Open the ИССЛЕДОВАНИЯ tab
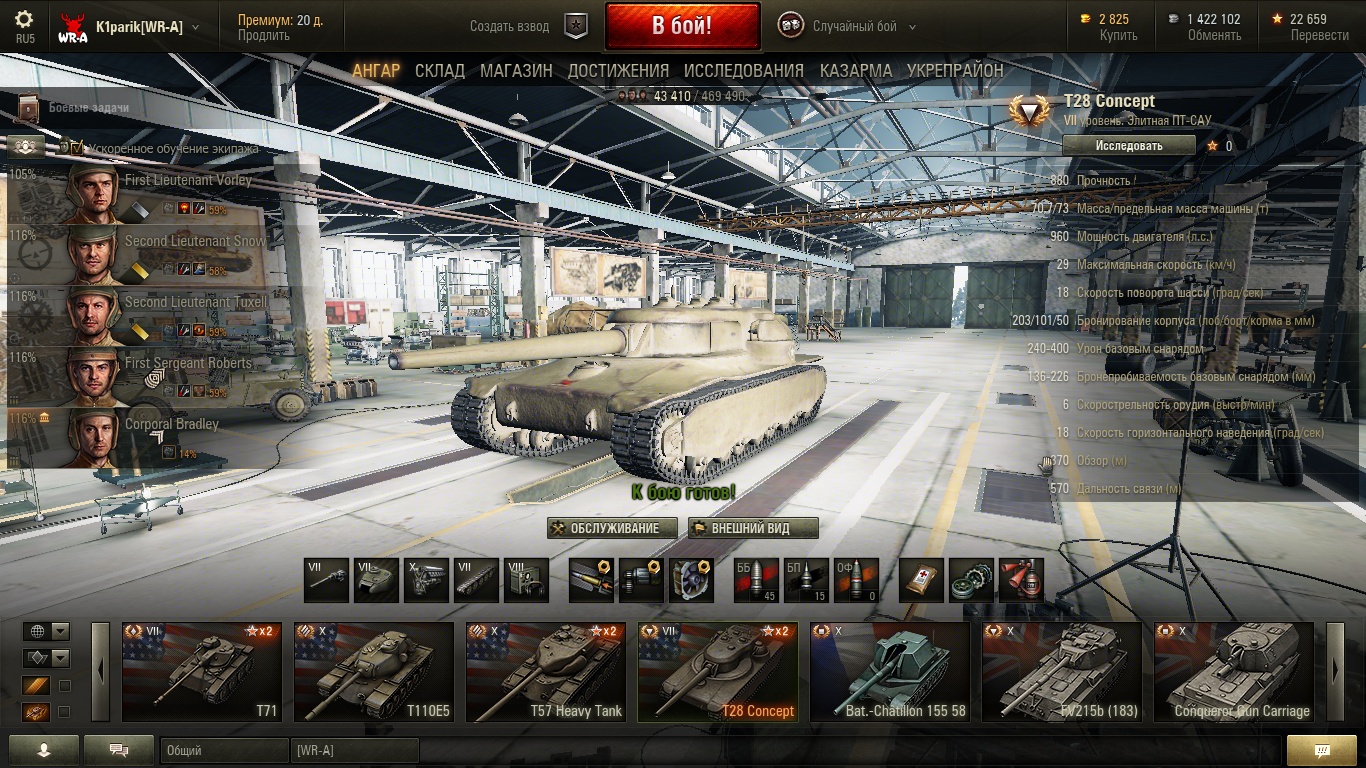The image size is (1366, 768). 743,71
